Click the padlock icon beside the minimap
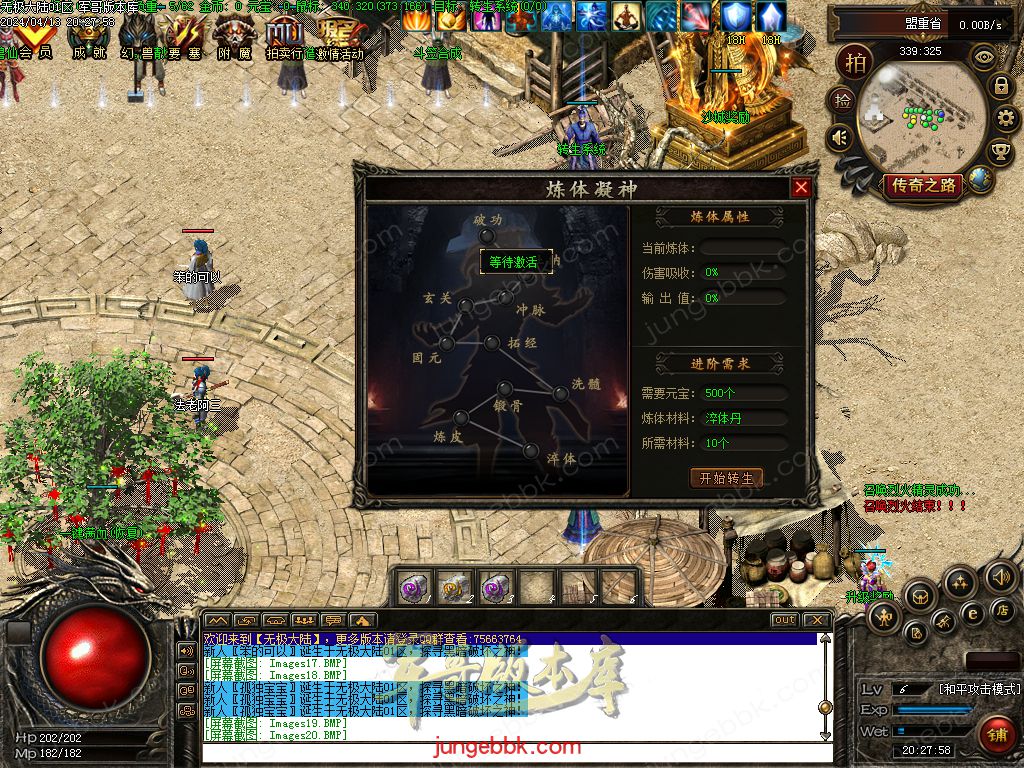This screenshot has height=768, width=1024. pos(1000,86)
